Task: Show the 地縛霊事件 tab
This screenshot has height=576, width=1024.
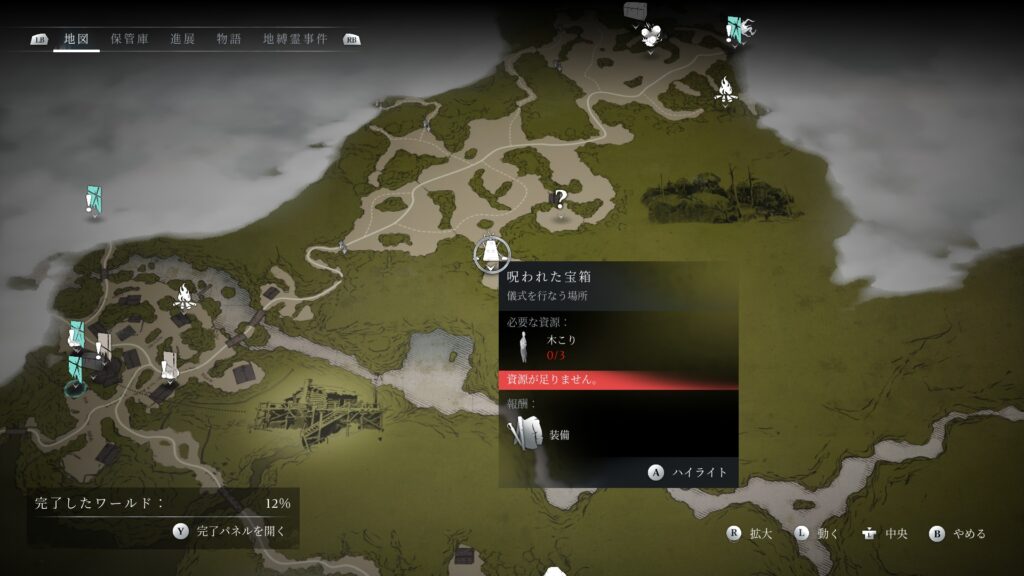Action: point(295,39)
